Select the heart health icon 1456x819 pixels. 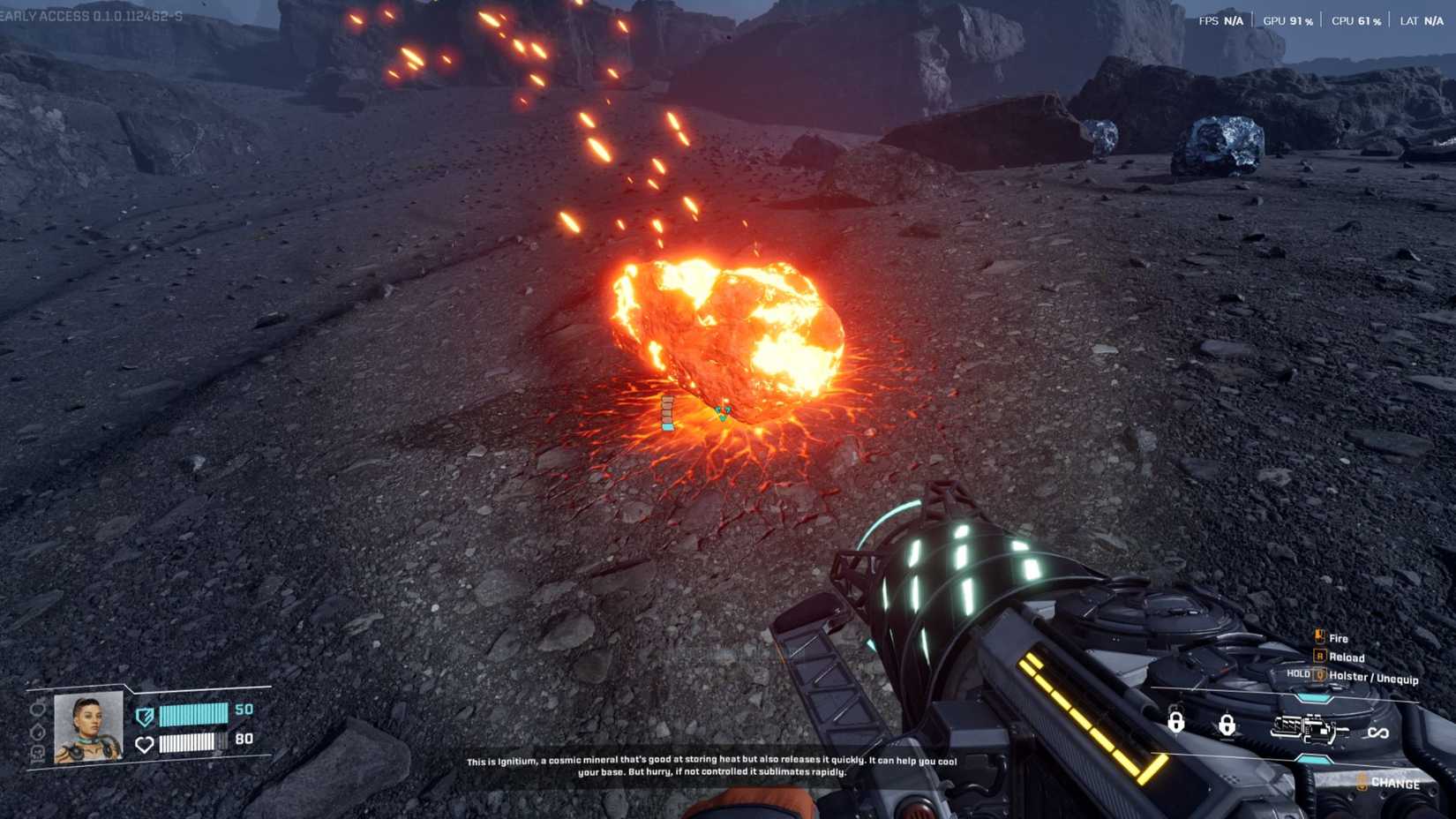point(146,745)
